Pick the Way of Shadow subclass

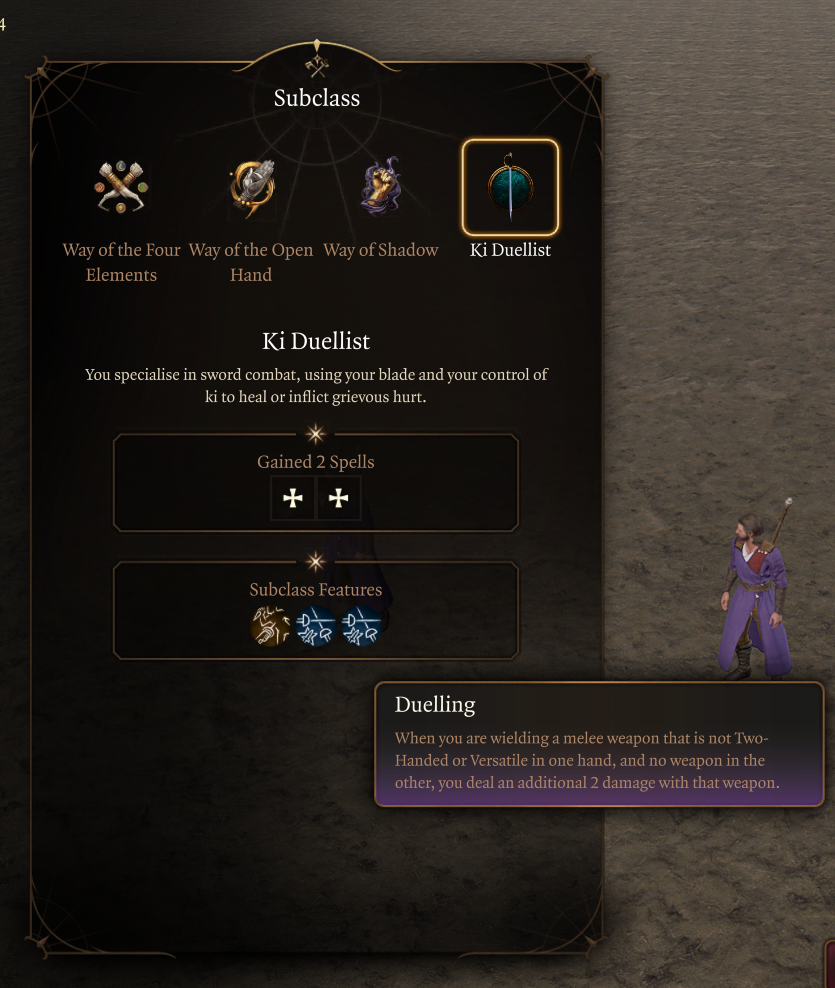(x=381, y=187)
